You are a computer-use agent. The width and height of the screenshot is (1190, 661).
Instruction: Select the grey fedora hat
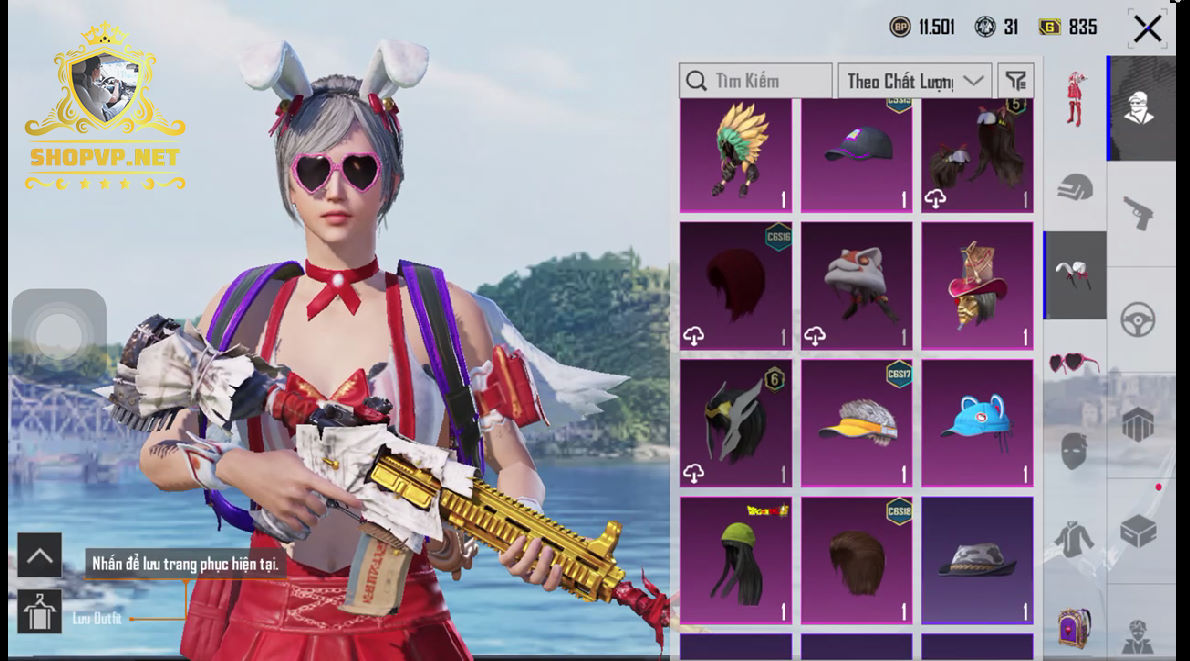tap(977, 561)
